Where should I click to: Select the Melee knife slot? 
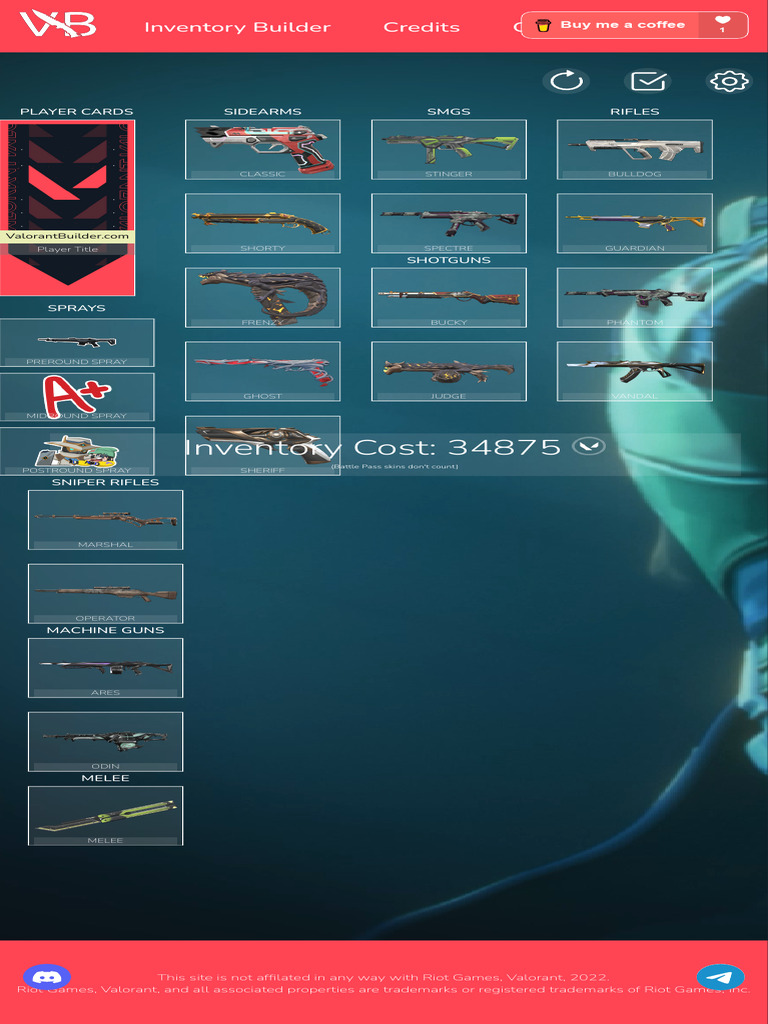tap(105, 815)
